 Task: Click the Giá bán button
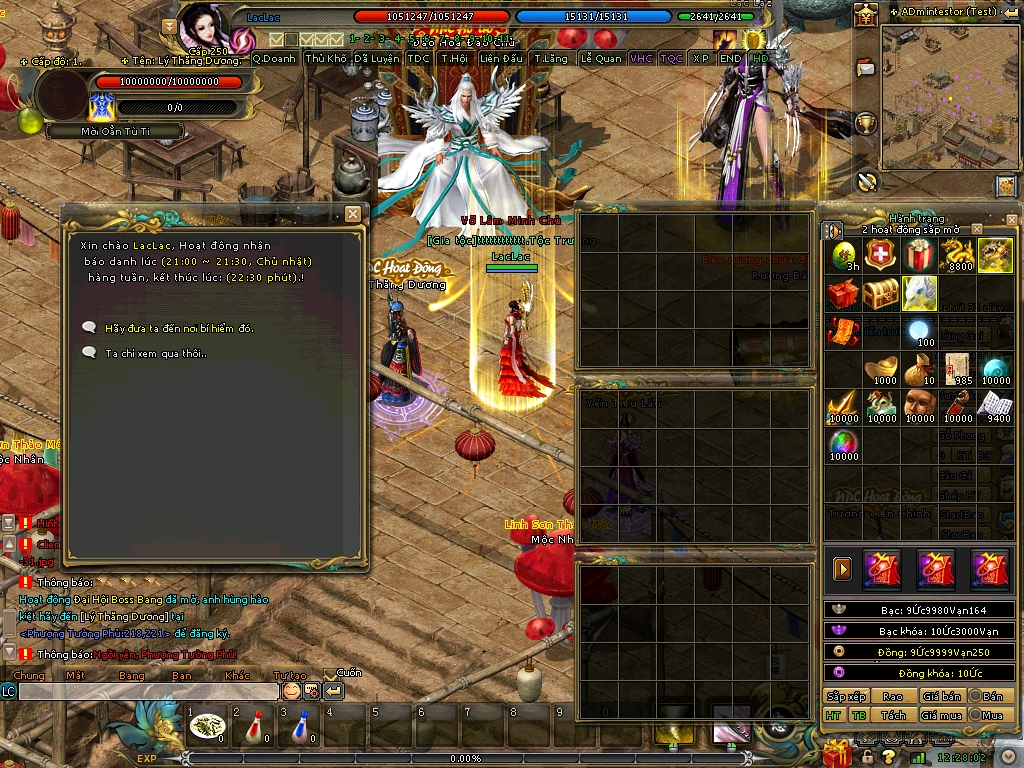pyautogui.click(x=941, y=696)
